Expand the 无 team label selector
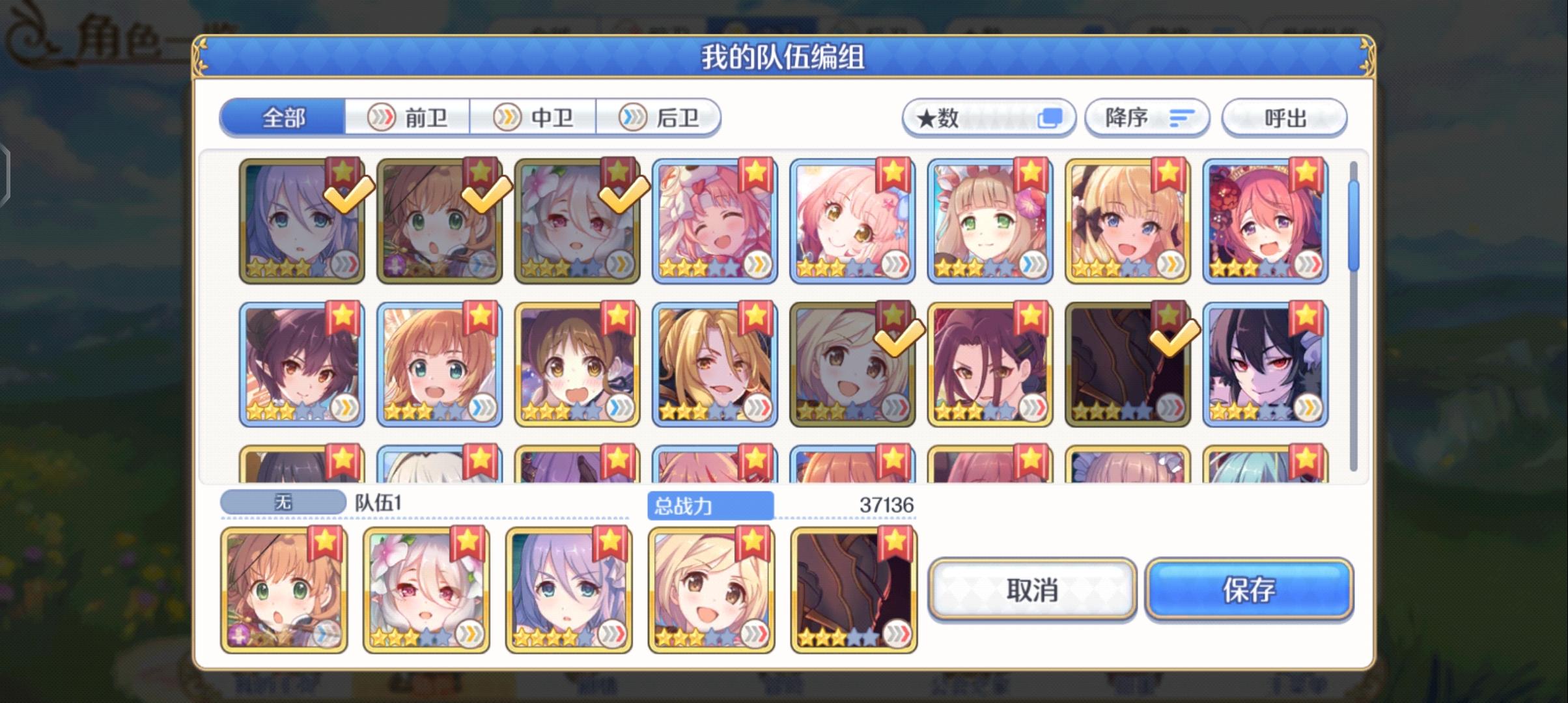This screenshot has width=1568, height=703. (285, 501)
